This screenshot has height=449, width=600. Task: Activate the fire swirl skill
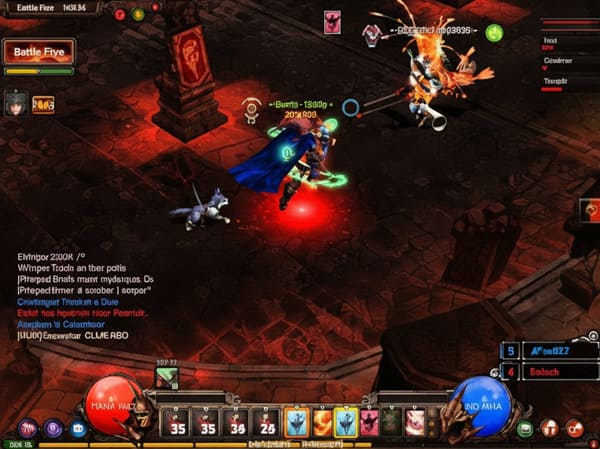[323, 422]
